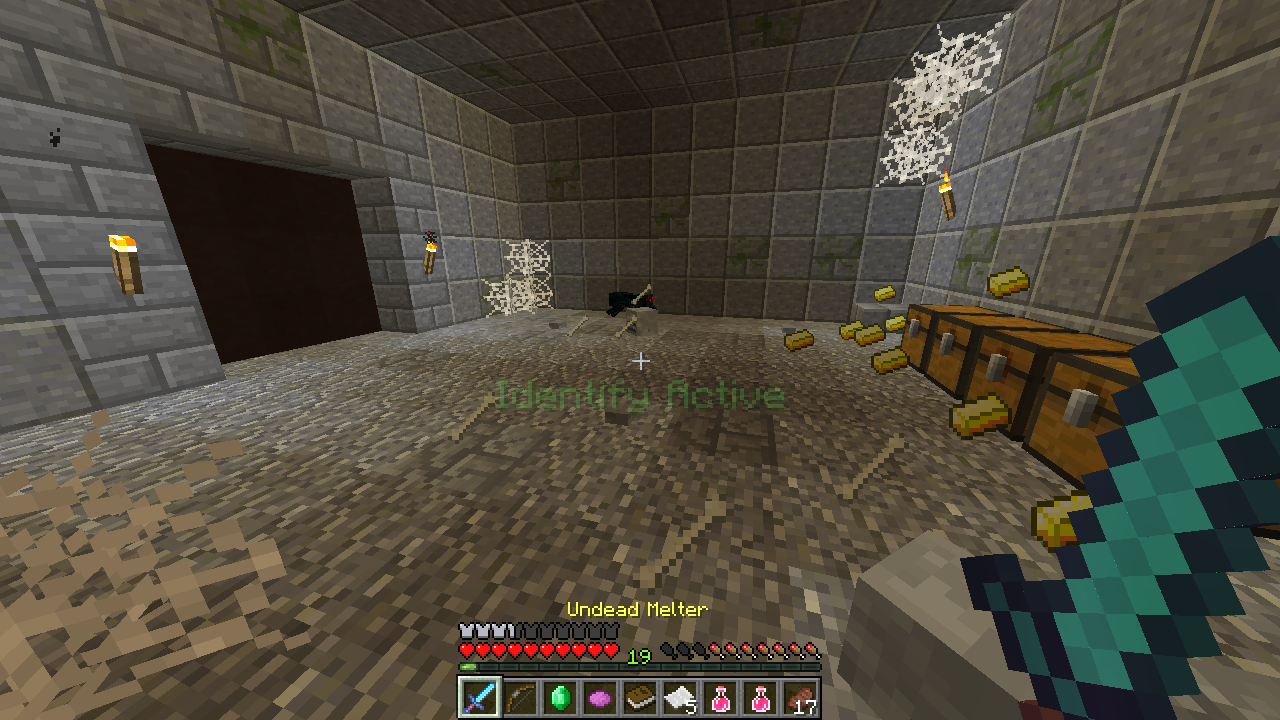Select the stack of five paper
The height and width of the screenshot is (720, 1280).
(679, 697)
